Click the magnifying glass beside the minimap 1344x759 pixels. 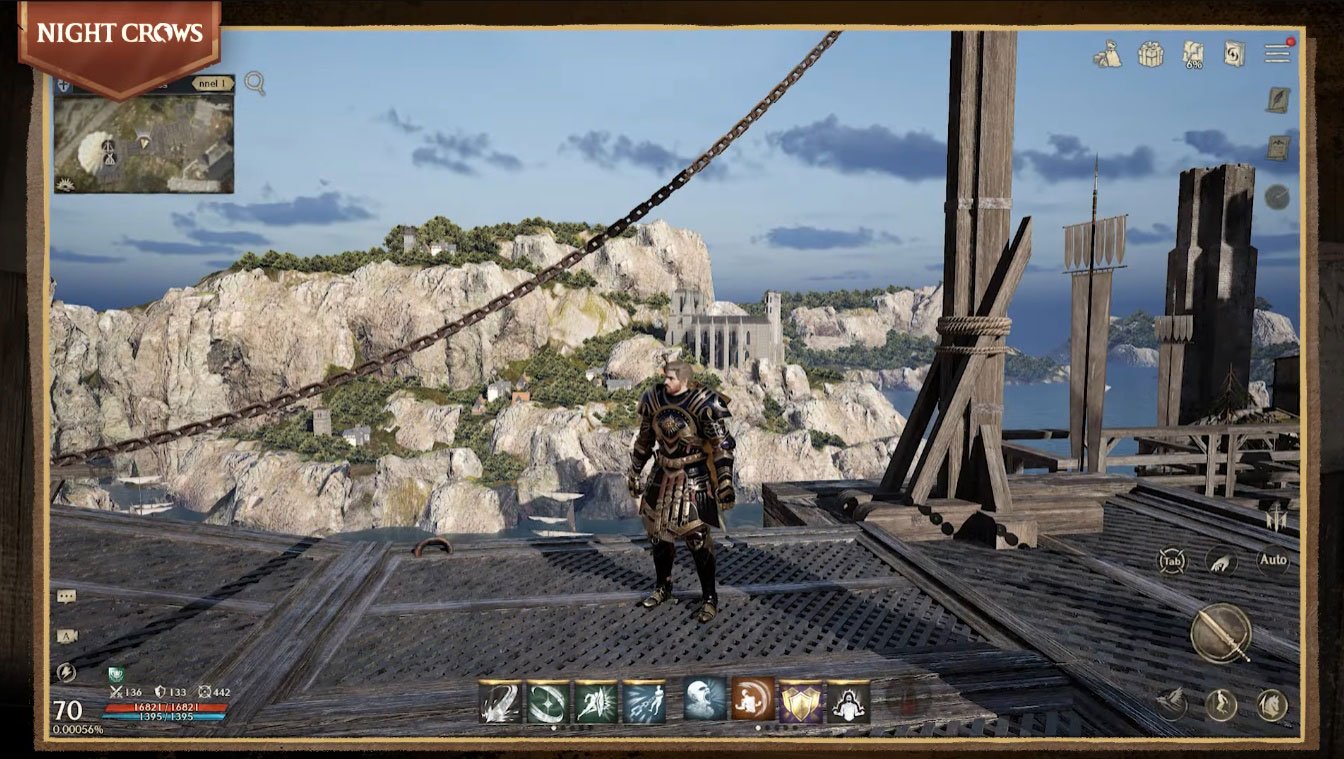click(255, 83)
